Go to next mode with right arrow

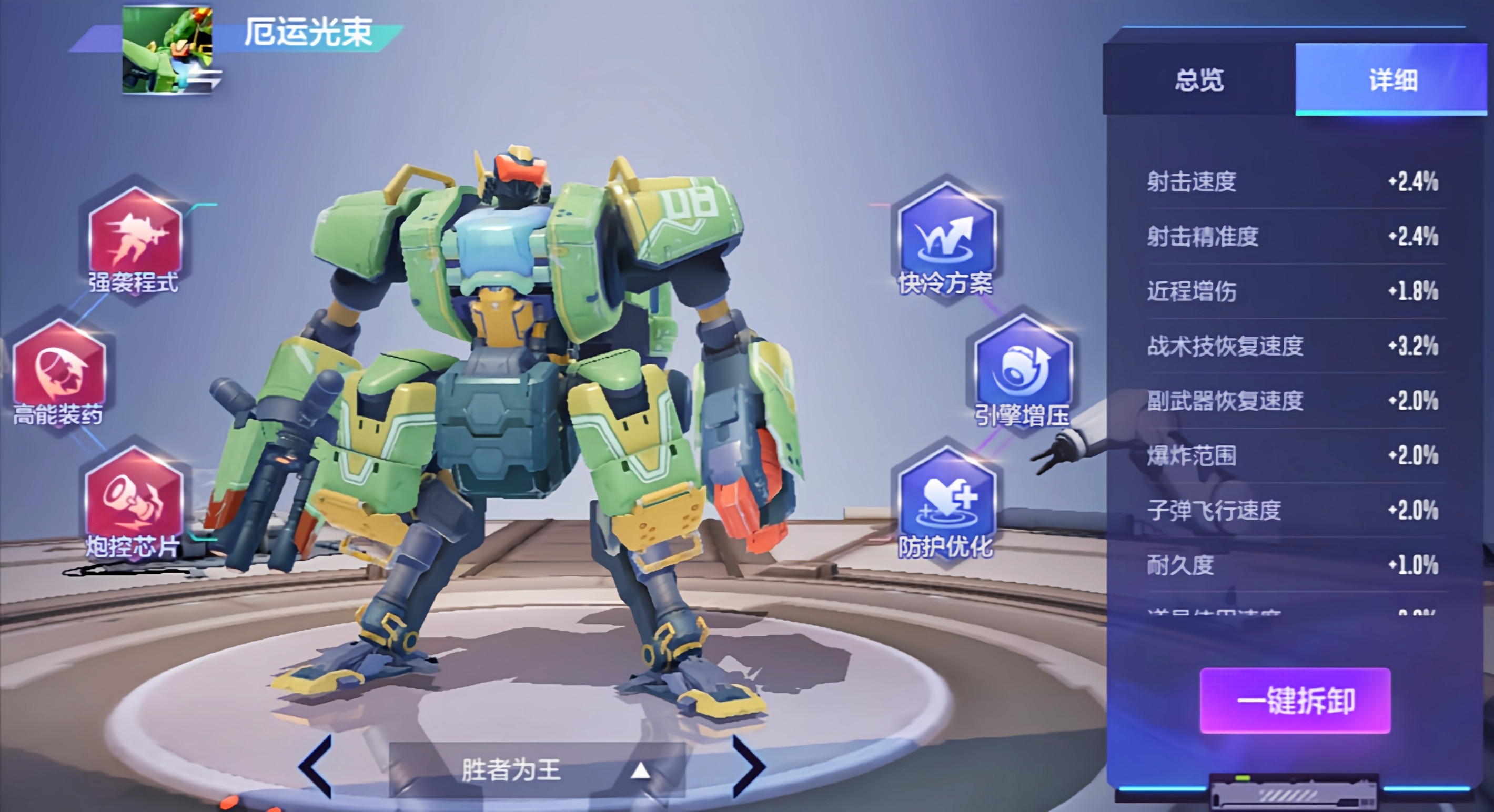tap(748, 766)
